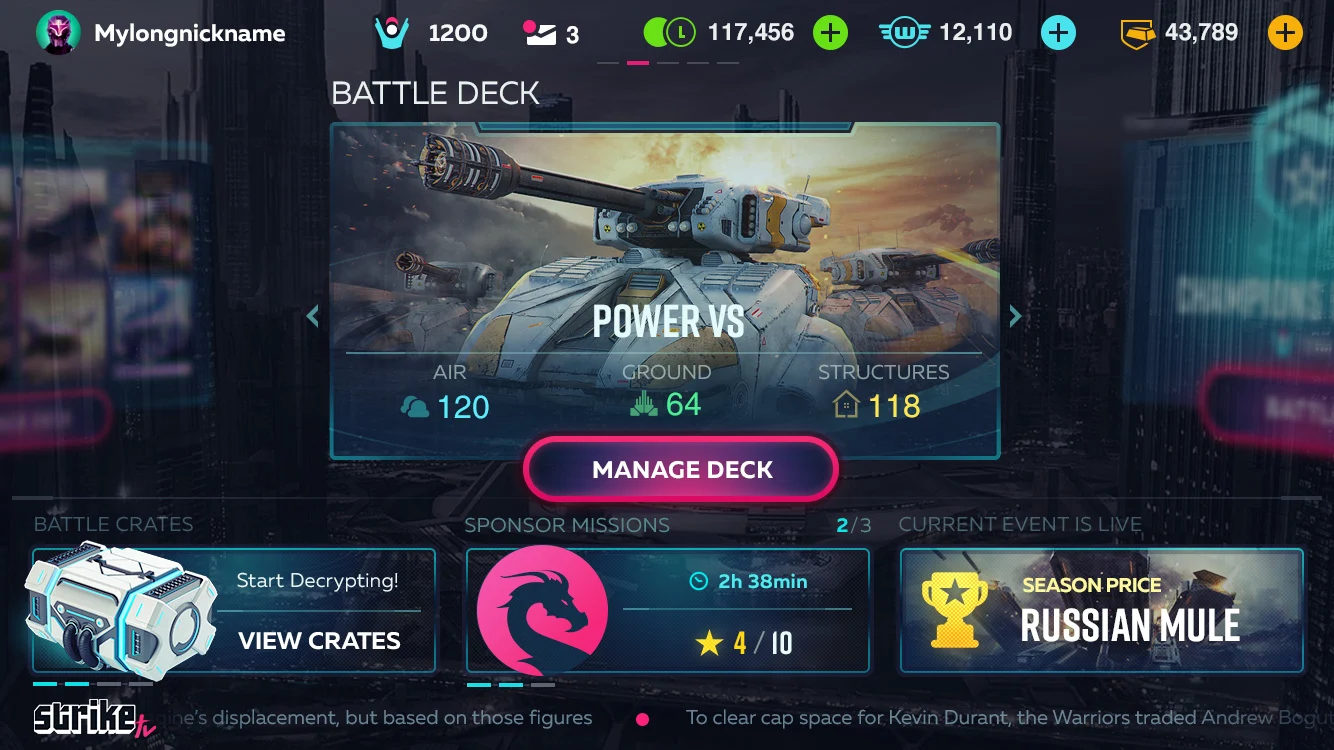Open the Manage Deck button

(x=681, y=469)
